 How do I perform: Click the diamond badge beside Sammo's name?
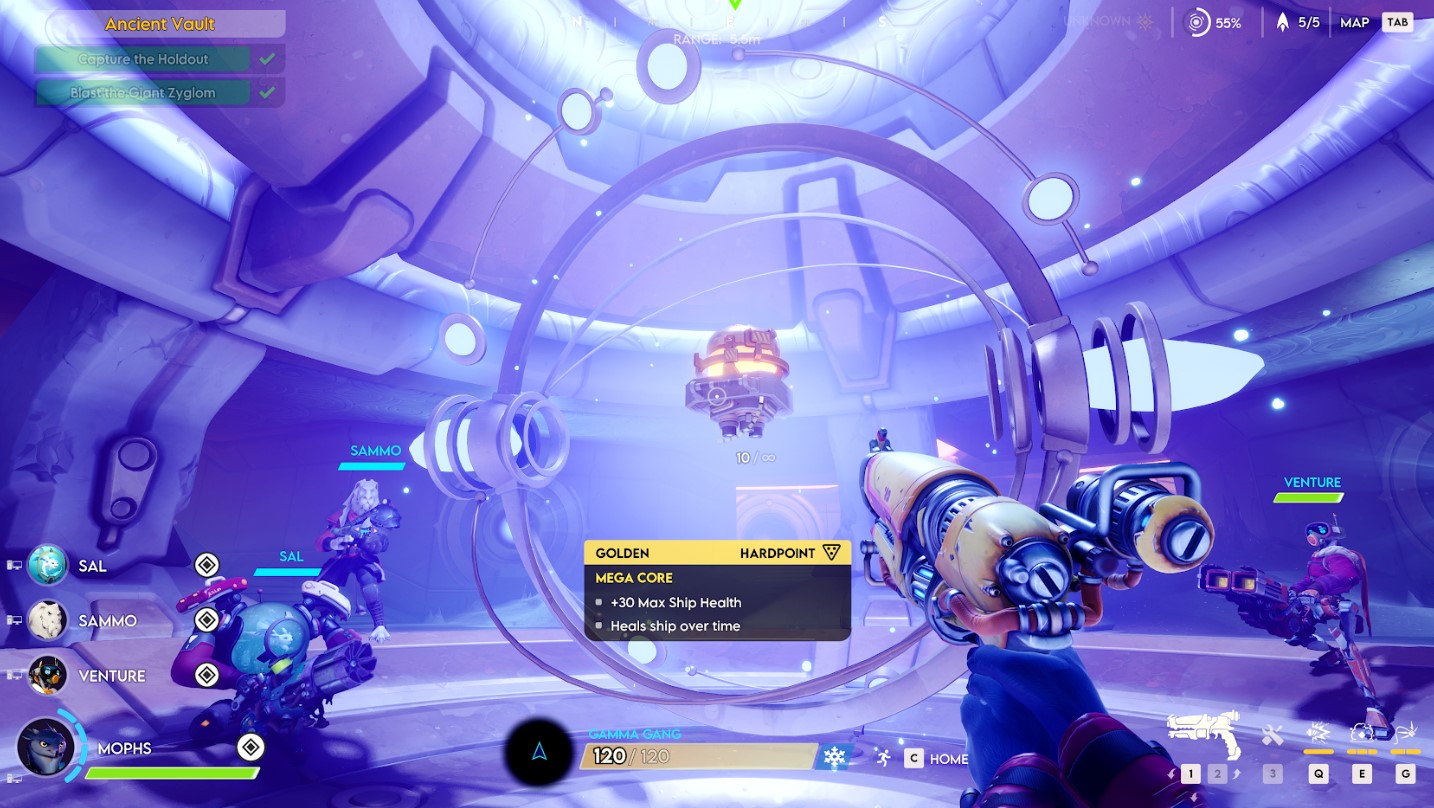(206, 620)
